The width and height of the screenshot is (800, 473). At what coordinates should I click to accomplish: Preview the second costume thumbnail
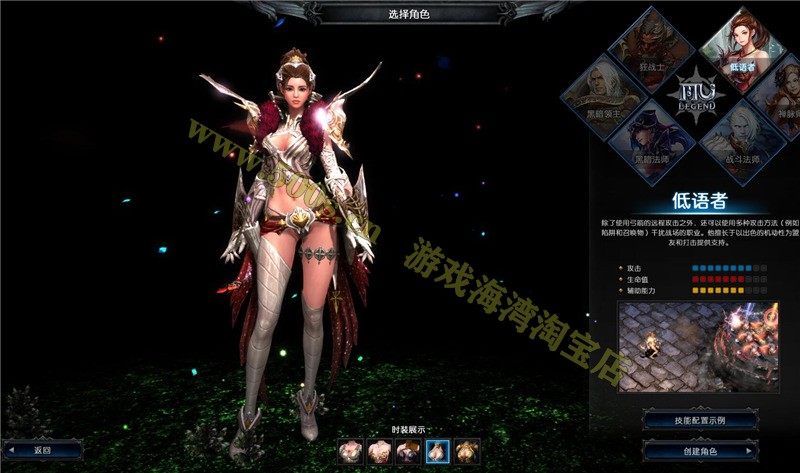(378, 450)
